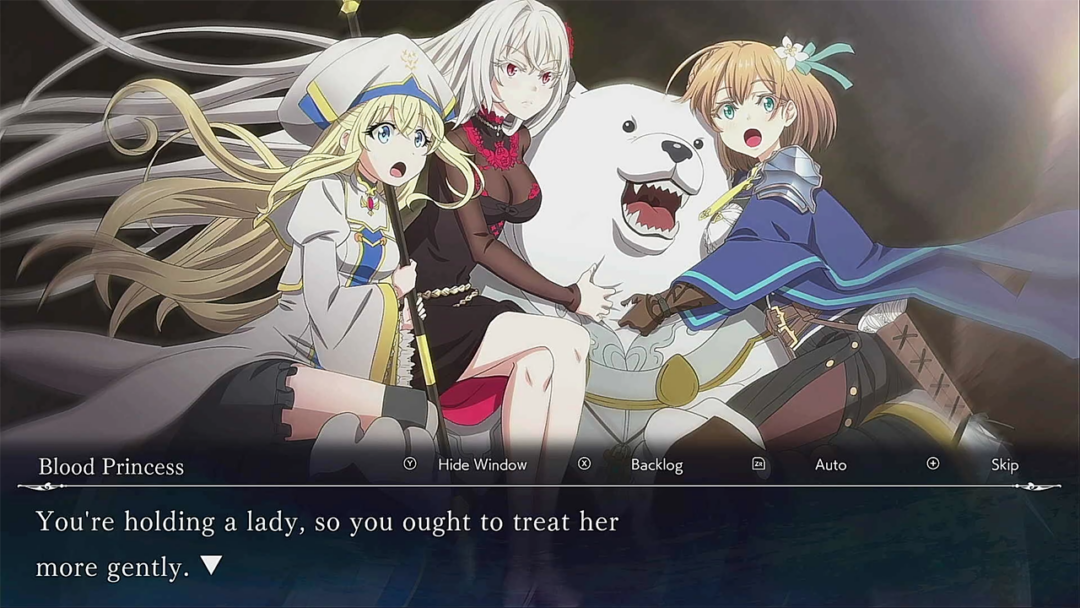Skip the current dialogue scene
This screenshot has height=608, width=1080.
point(1004,465)
